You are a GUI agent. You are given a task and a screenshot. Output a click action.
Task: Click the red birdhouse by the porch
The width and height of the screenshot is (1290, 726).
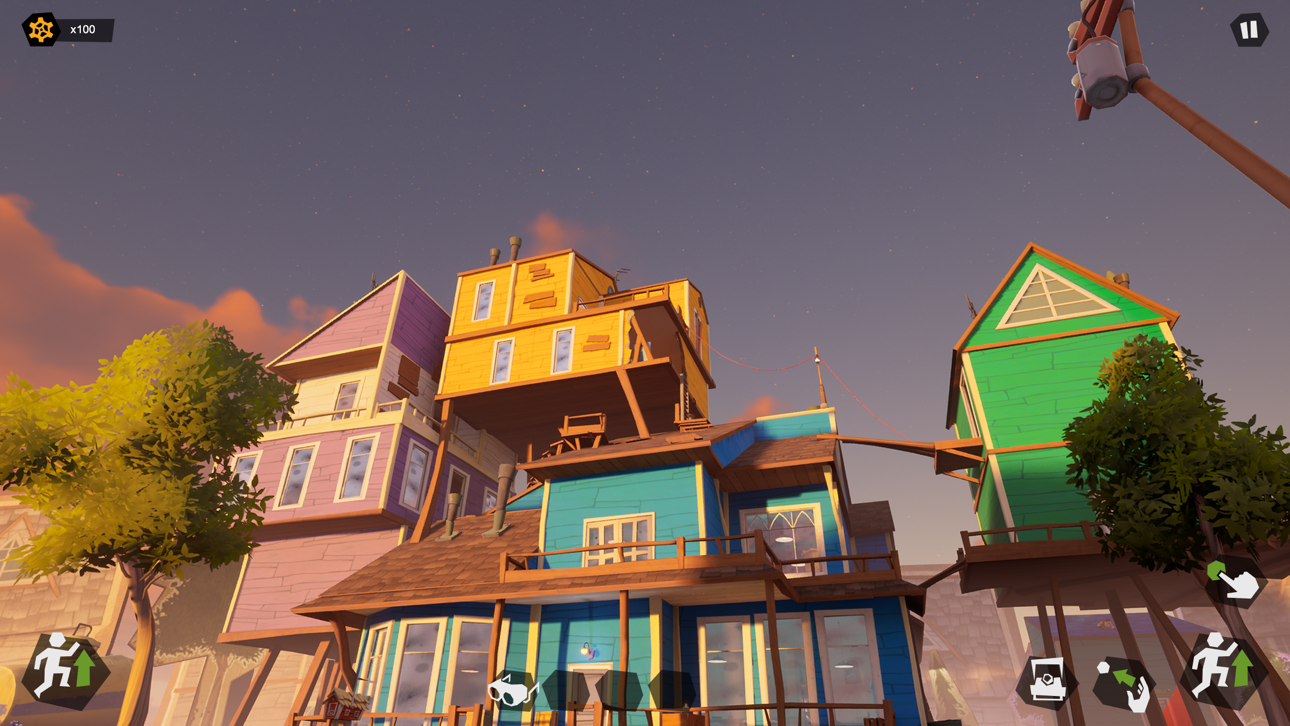[343, 707]
